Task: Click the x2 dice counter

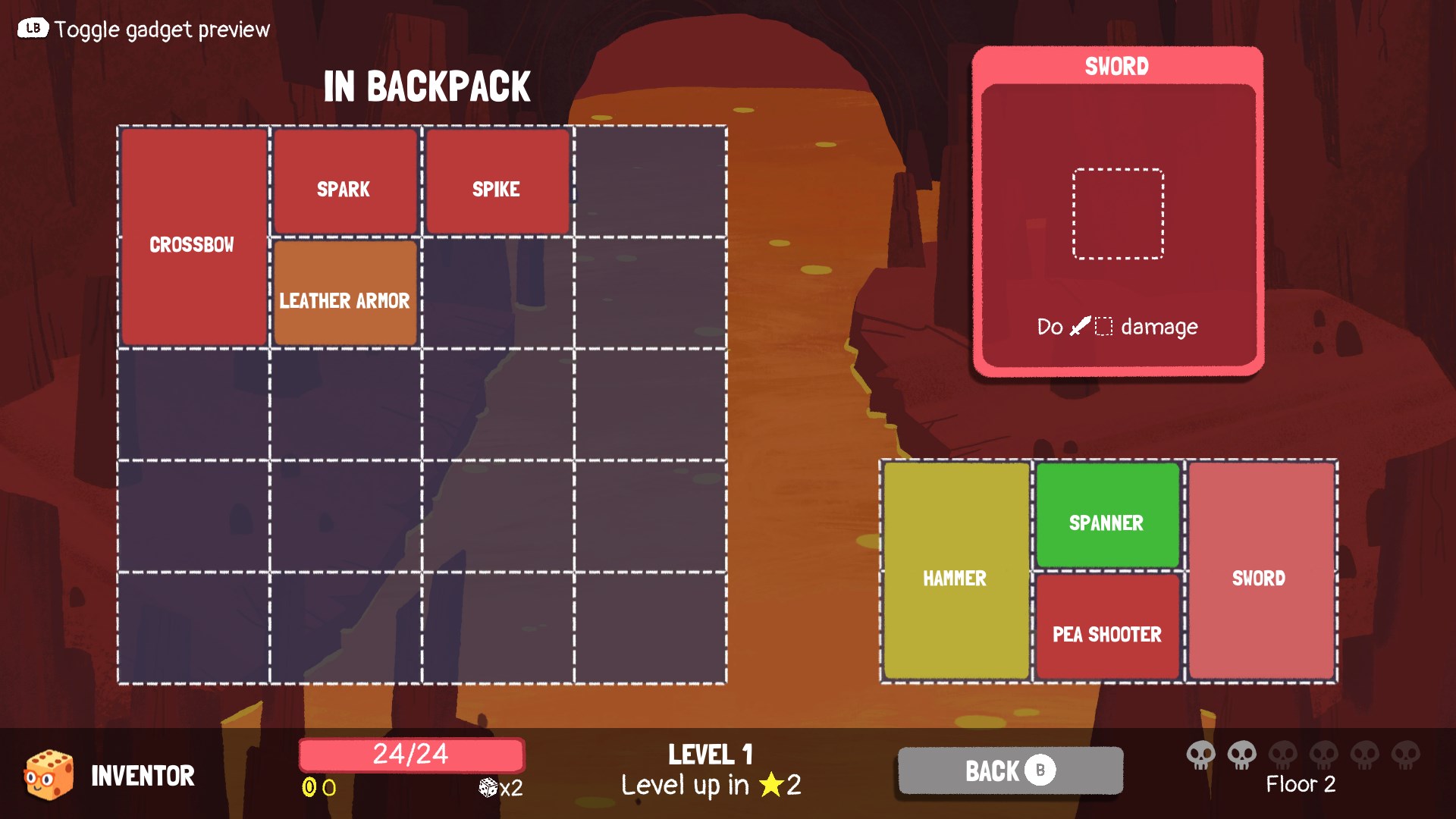Action: pos(500,787)
